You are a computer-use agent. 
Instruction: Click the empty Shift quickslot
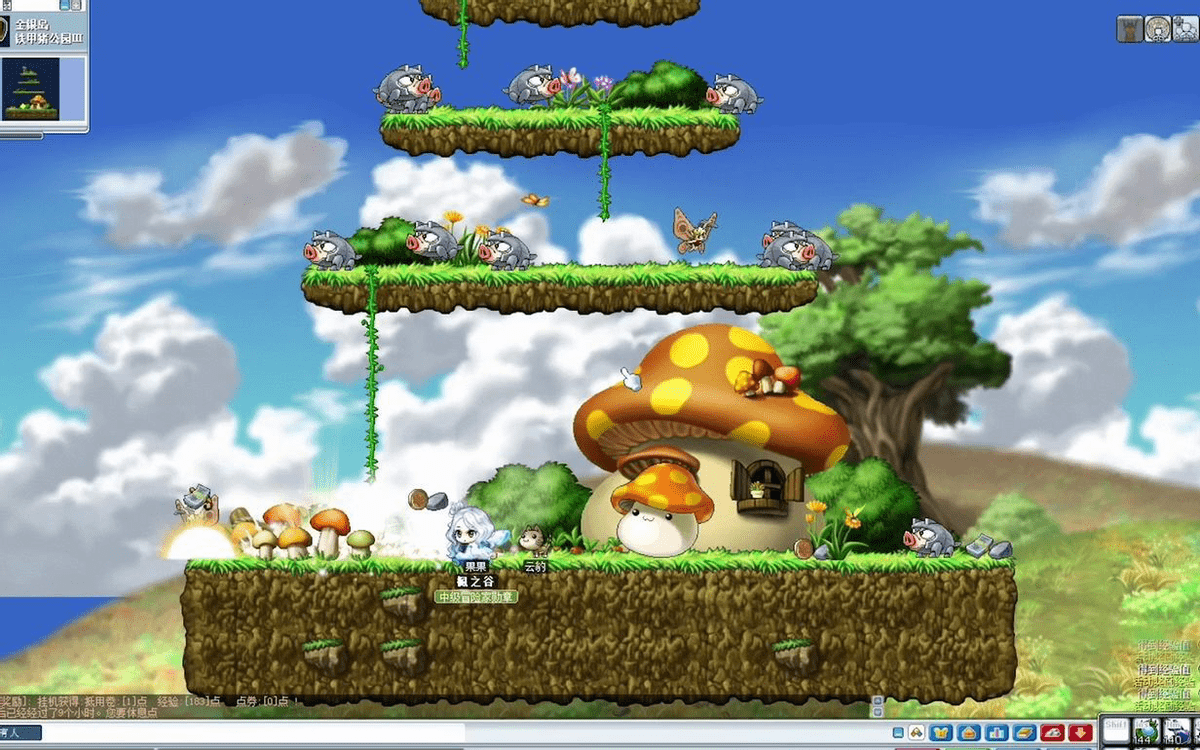(1116, 731)
